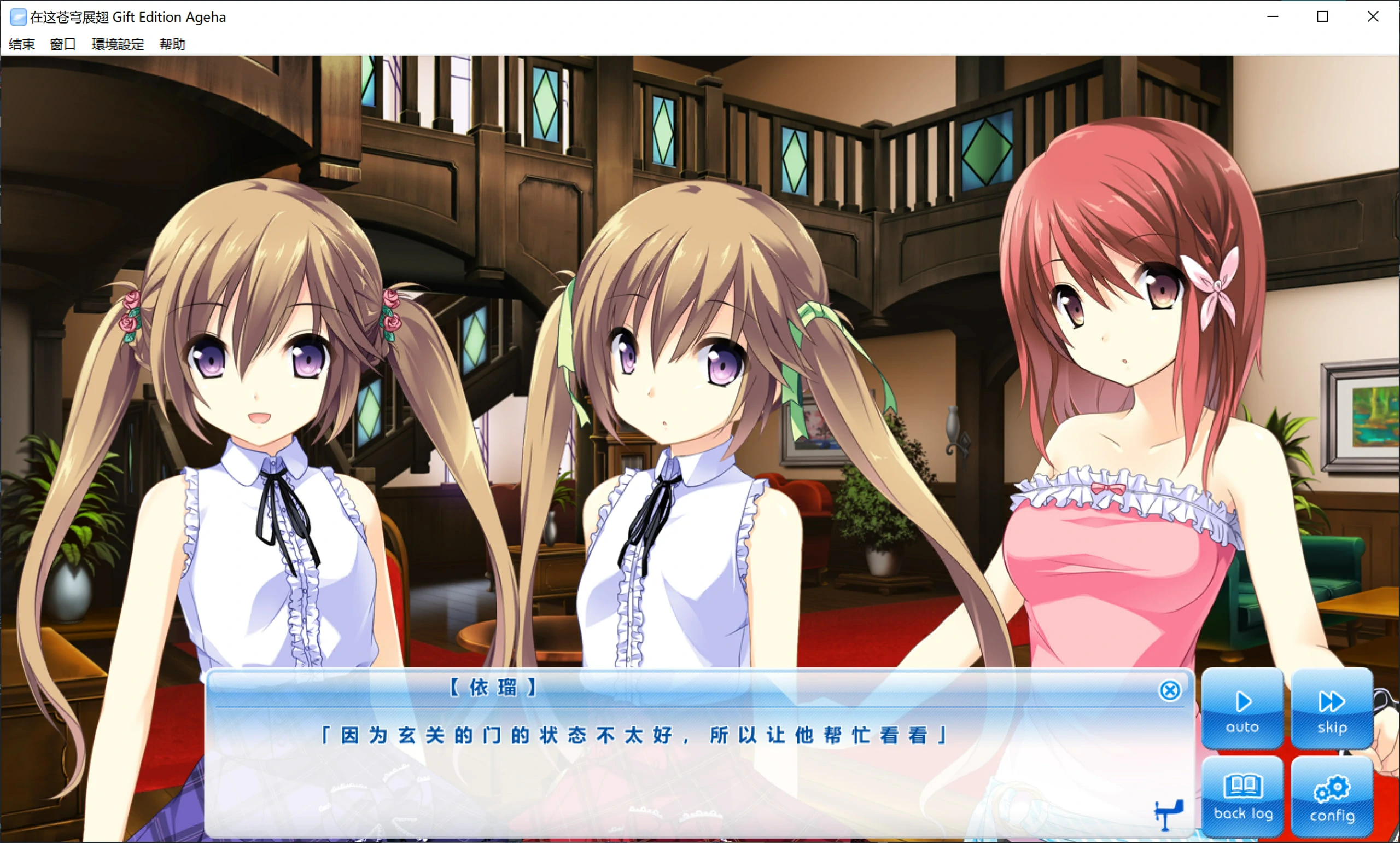Click the speaker name 依瑠 in the dialogue
This screenshot has height=843, width=1400.
(493, 688)
